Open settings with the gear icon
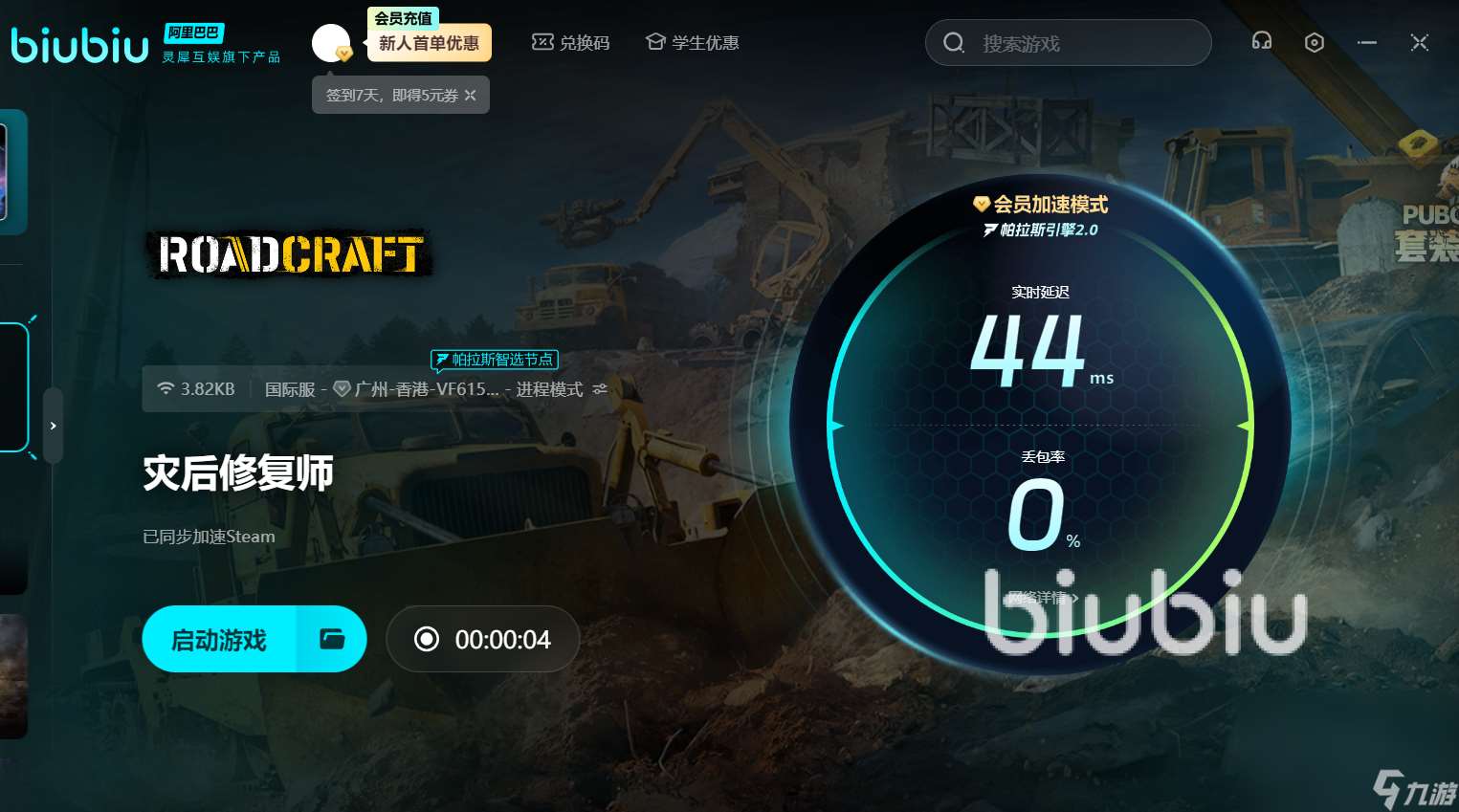This screenshot has width=1459, height=812. coord(1314,42)
